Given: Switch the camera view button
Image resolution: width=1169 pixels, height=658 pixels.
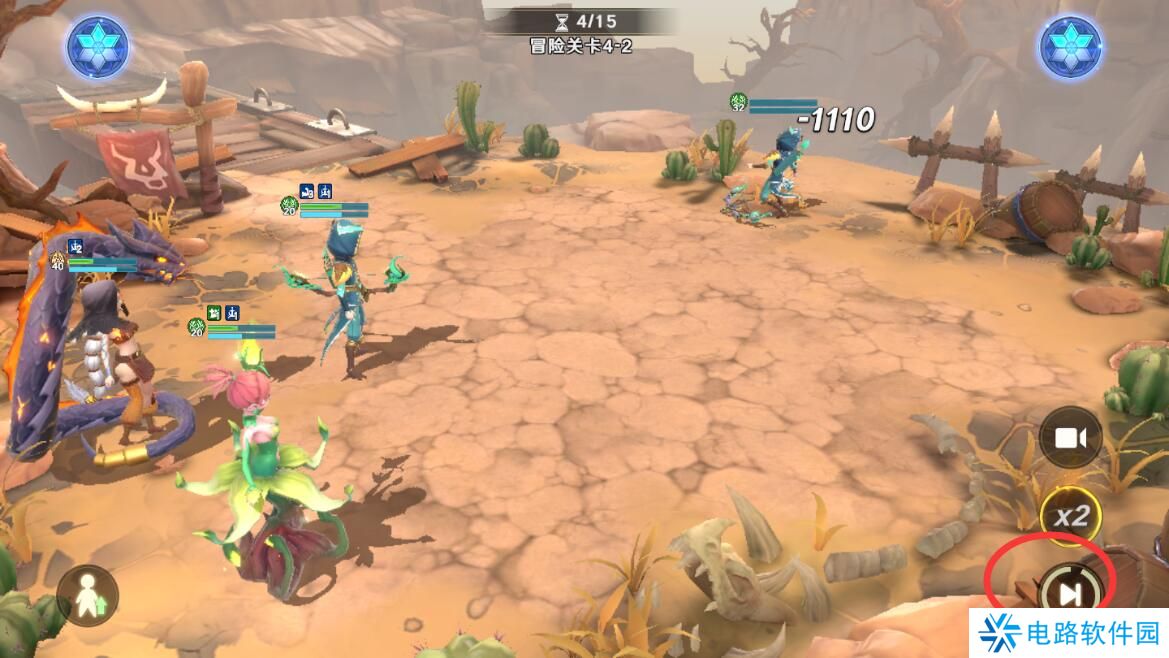Looking at the screenshot, I should (x=1070, y=437).
